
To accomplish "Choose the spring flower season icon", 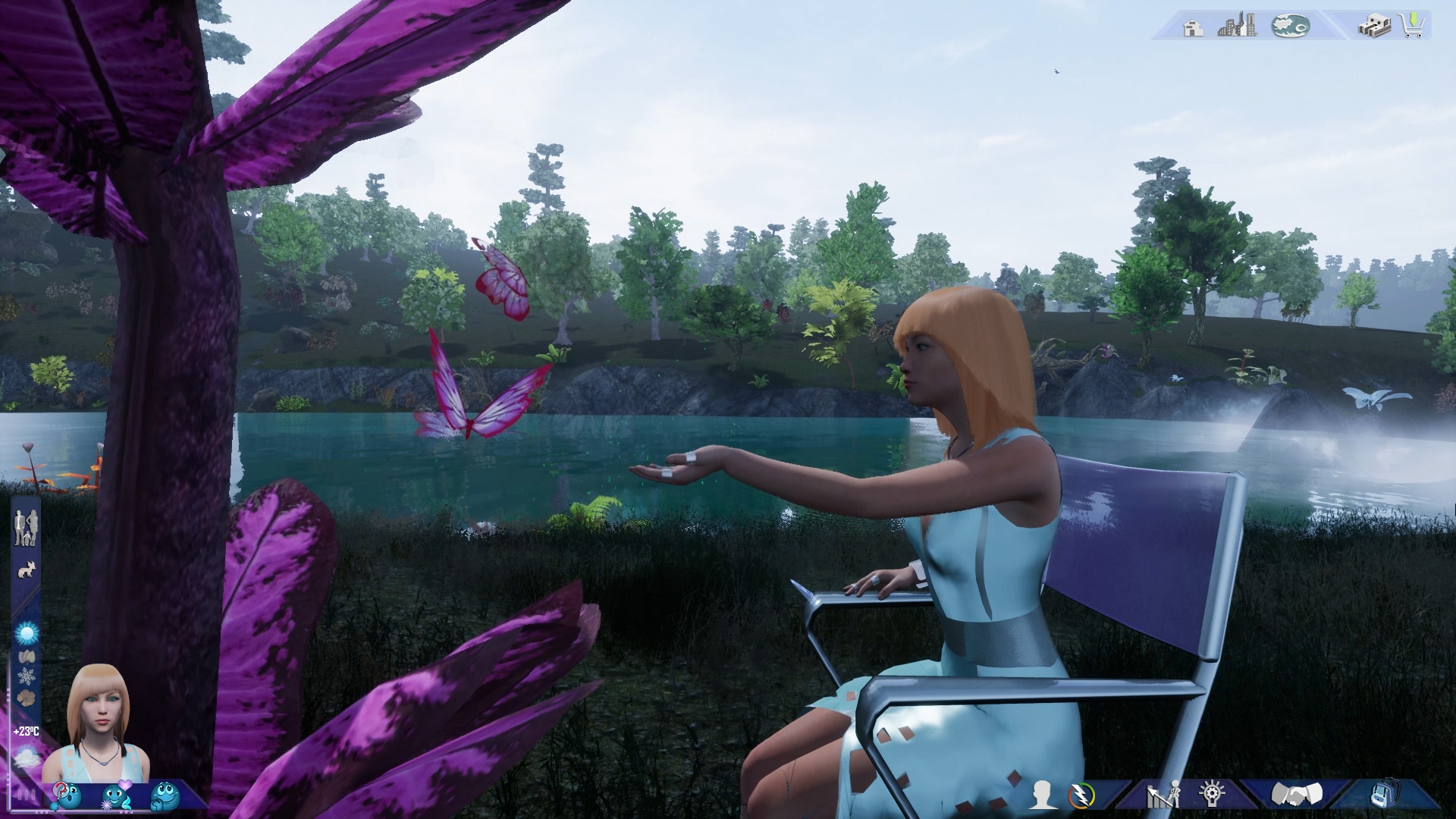I will [27, 697].
